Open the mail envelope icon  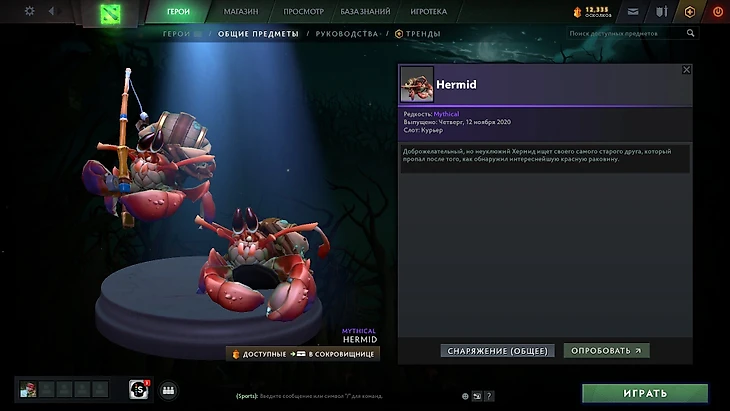coord(632,12)
